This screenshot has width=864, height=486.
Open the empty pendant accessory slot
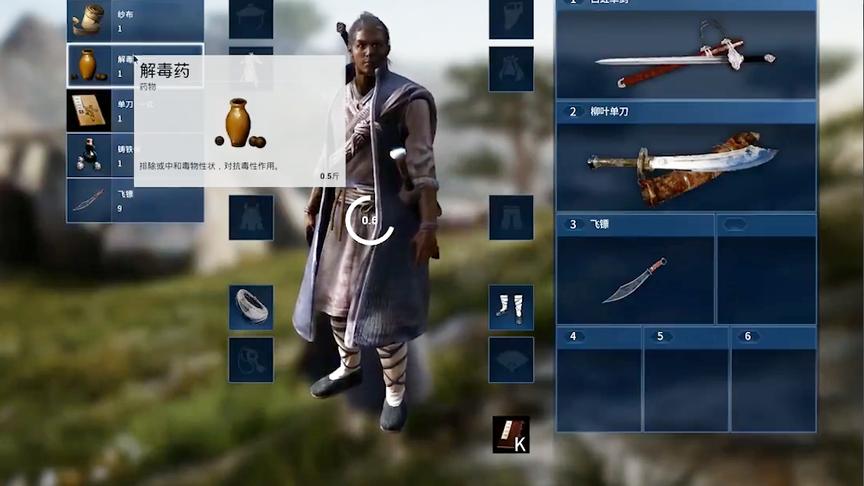click(251, 359)
